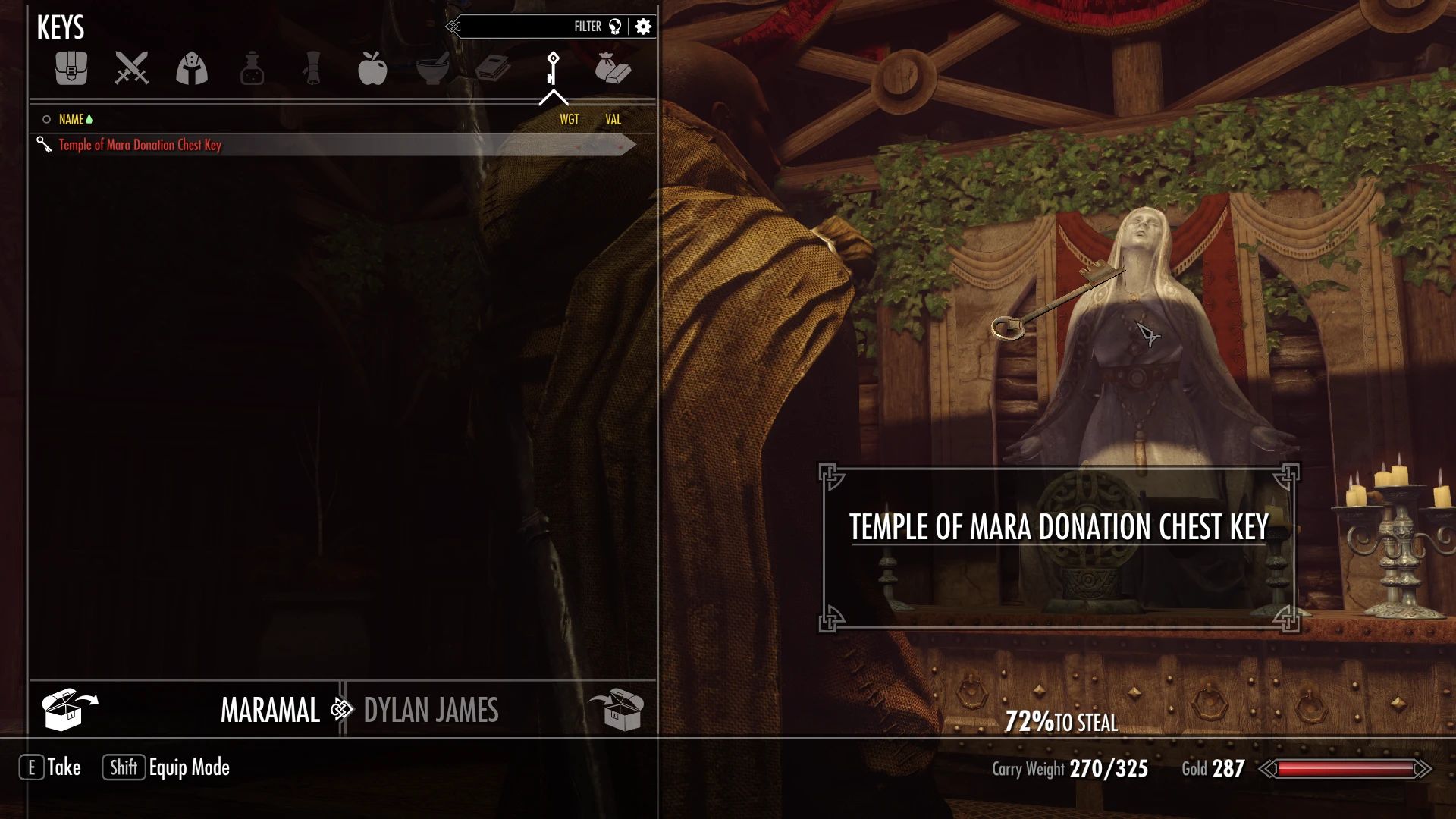Image resolution: width=1456 pixels, height=819 pixels.
Task: Select the weapons category icon
Action: [130, 69]
